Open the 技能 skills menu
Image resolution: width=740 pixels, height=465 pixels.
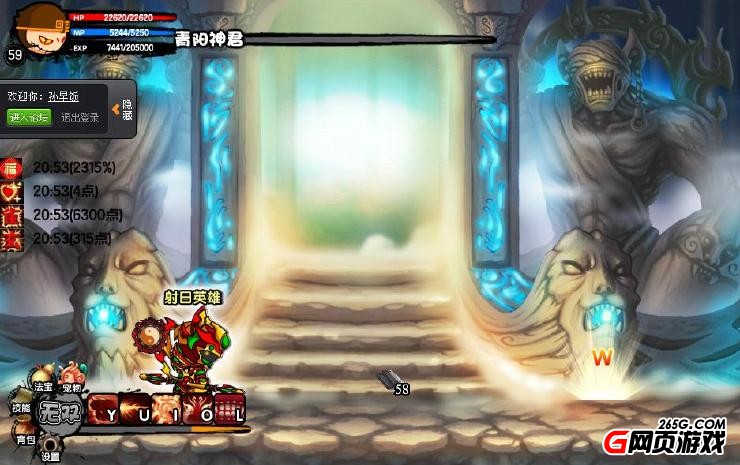21,408
